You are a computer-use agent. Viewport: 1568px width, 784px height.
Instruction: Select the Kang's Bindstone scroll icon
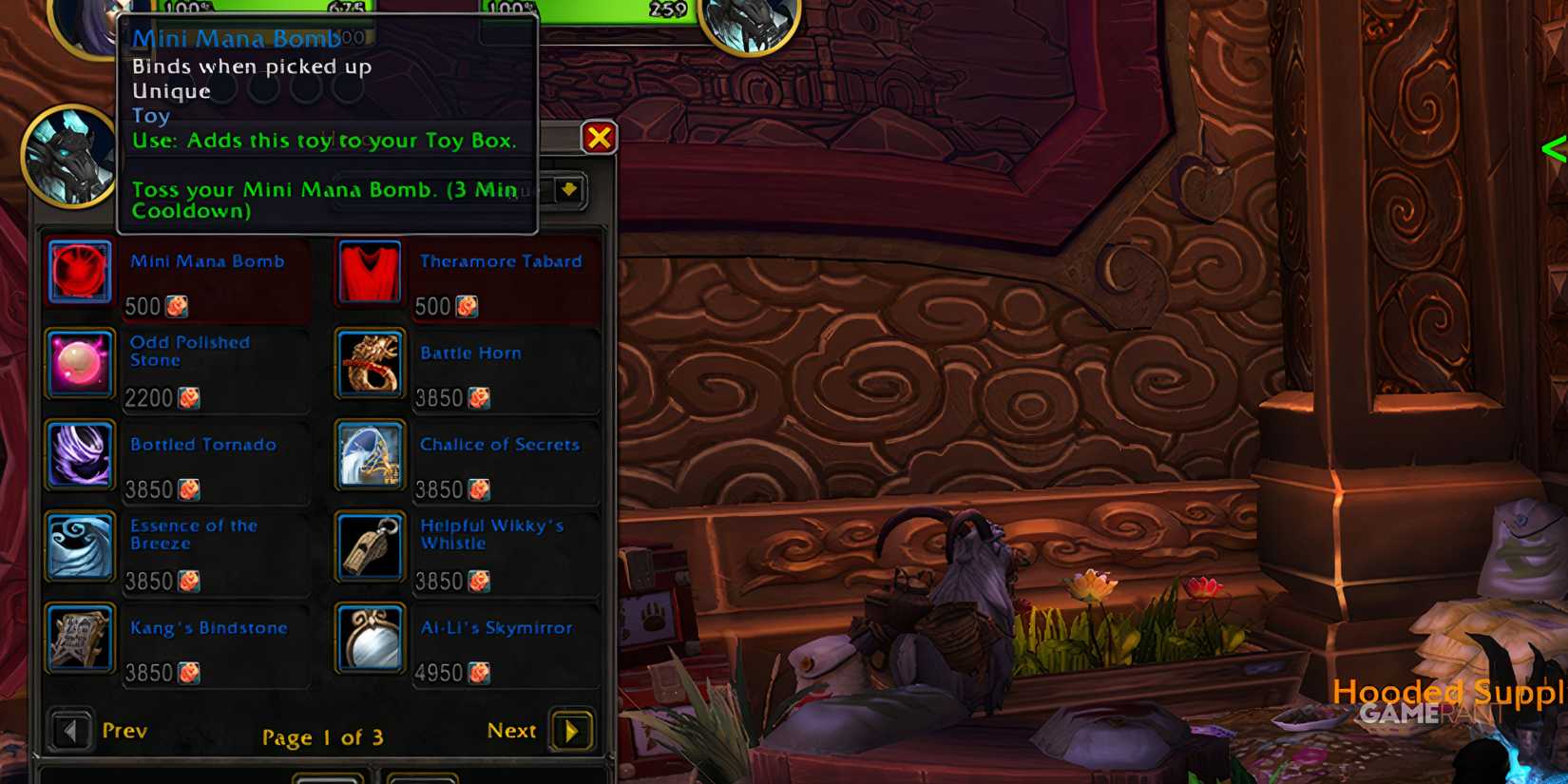[x=80, y=639]
